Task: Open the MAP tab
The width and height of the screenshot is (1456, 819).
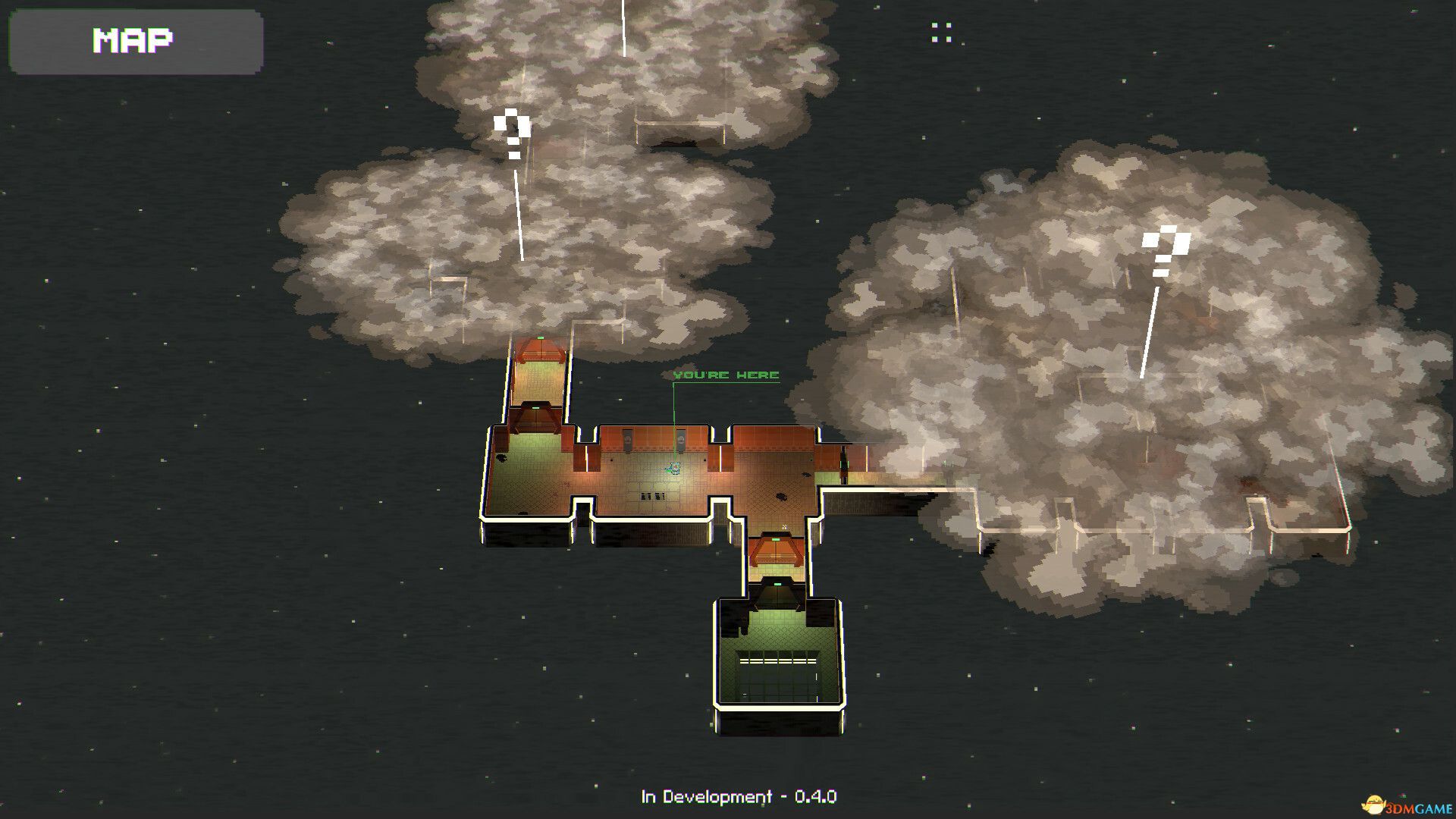Action: (133, 42)
